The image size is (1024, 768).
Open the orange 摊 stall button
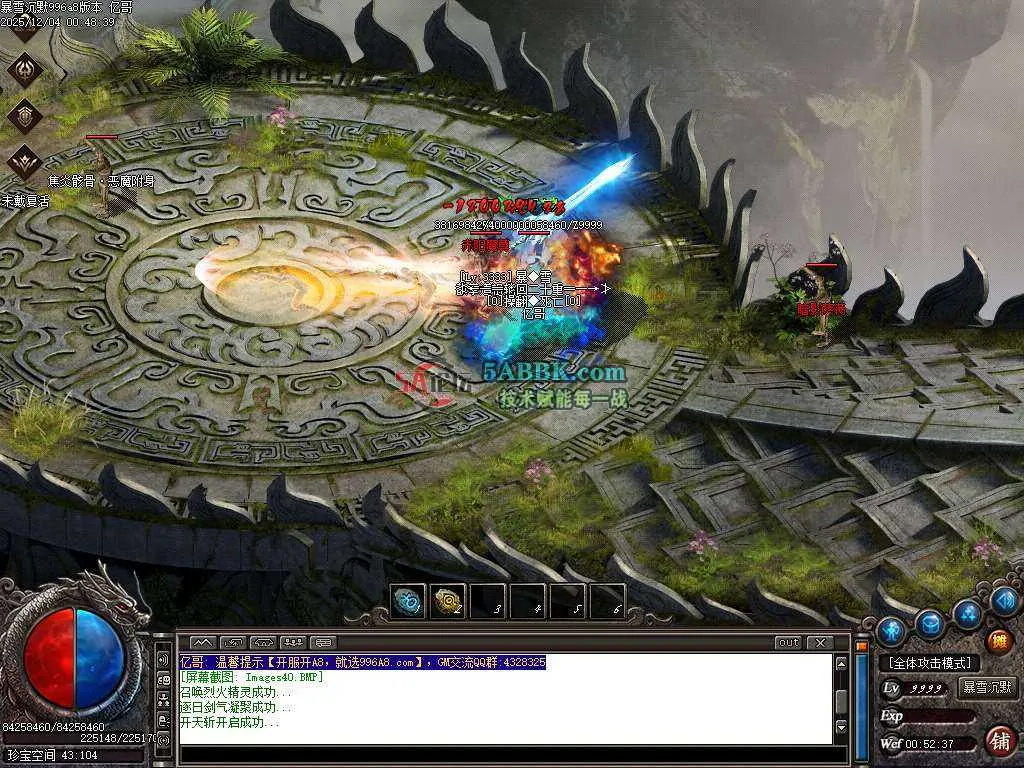point(997,641)
